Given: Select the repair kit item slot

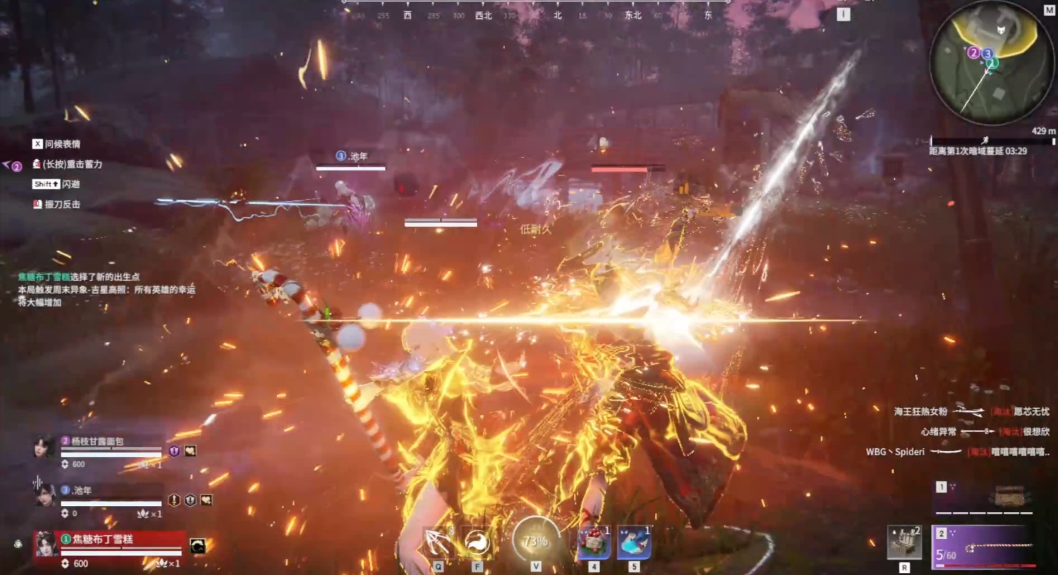Looking at the screenshot, I should click(x=904, y=543).
